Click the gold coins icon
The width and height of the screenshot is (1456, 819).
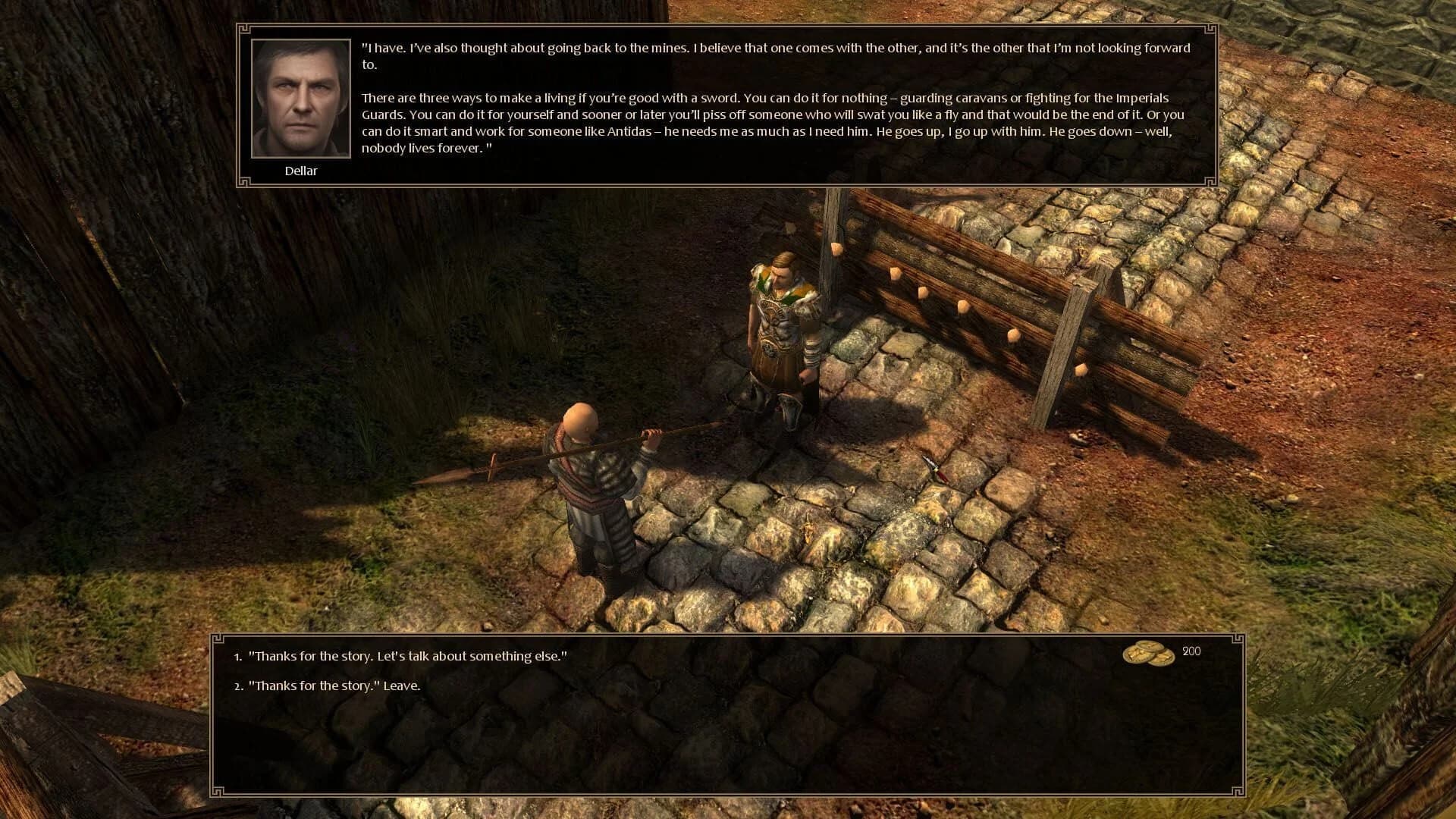point(1150,654)
